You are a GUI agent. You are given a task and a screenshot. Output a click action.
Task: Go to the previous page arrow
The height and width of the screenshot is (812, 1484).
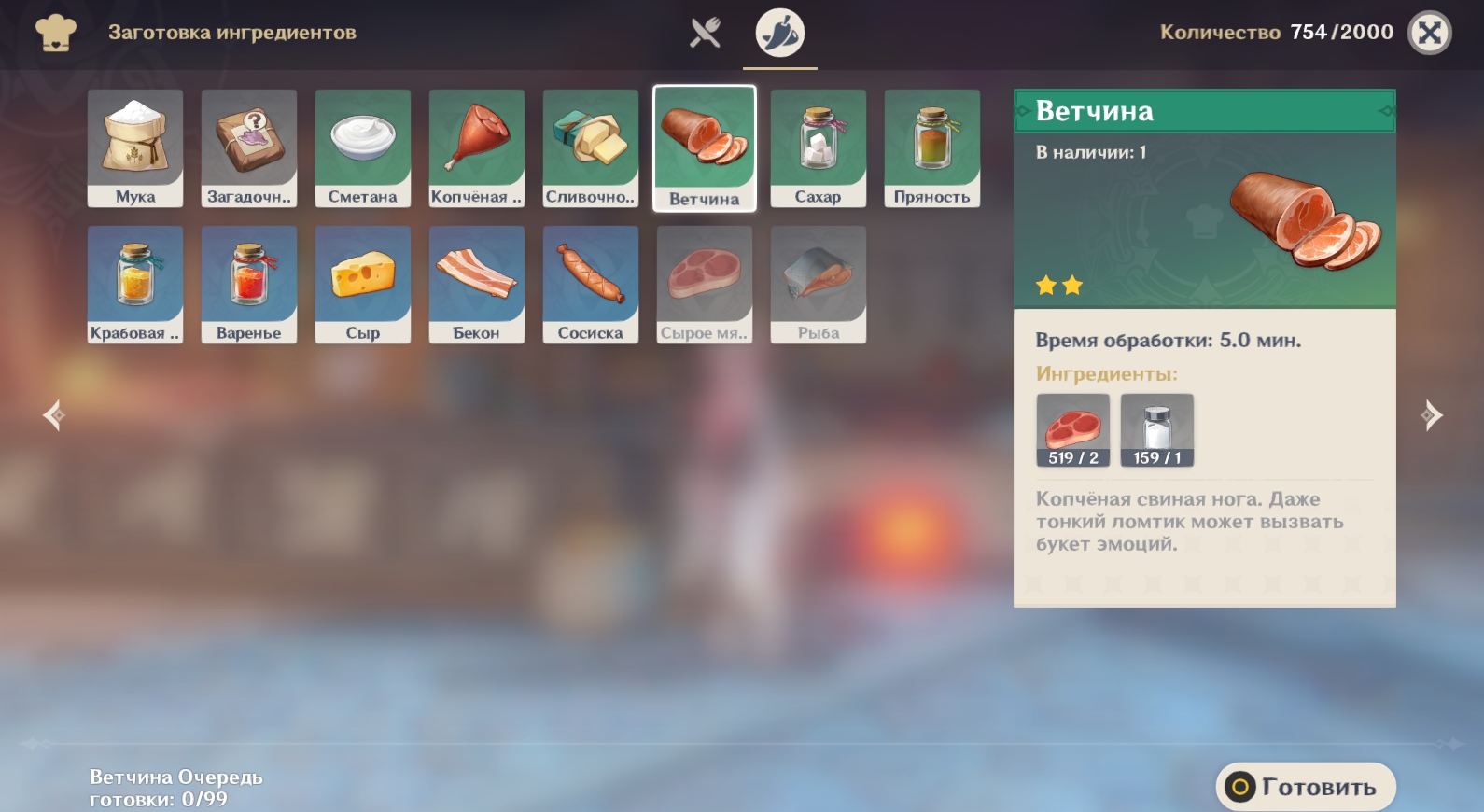tap(54, 415)
